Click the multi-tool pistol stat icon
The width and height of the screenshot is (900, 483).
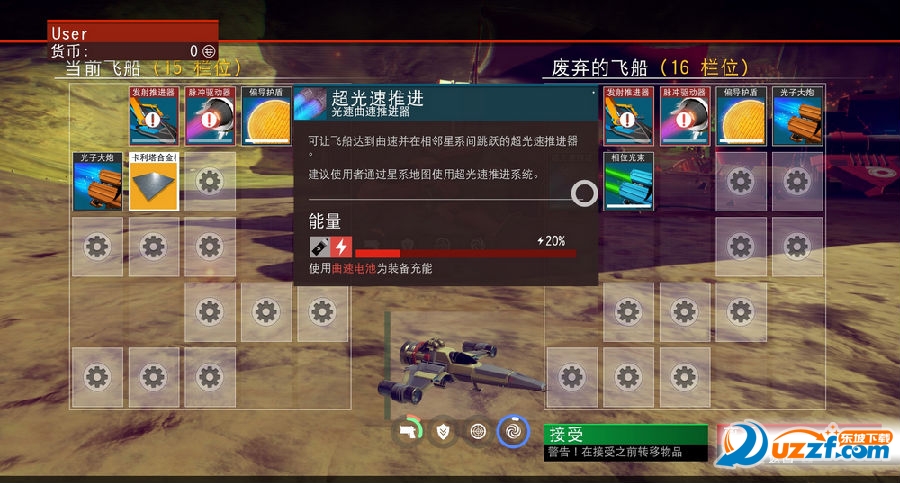pyautogui.click(x=409, y=431)
